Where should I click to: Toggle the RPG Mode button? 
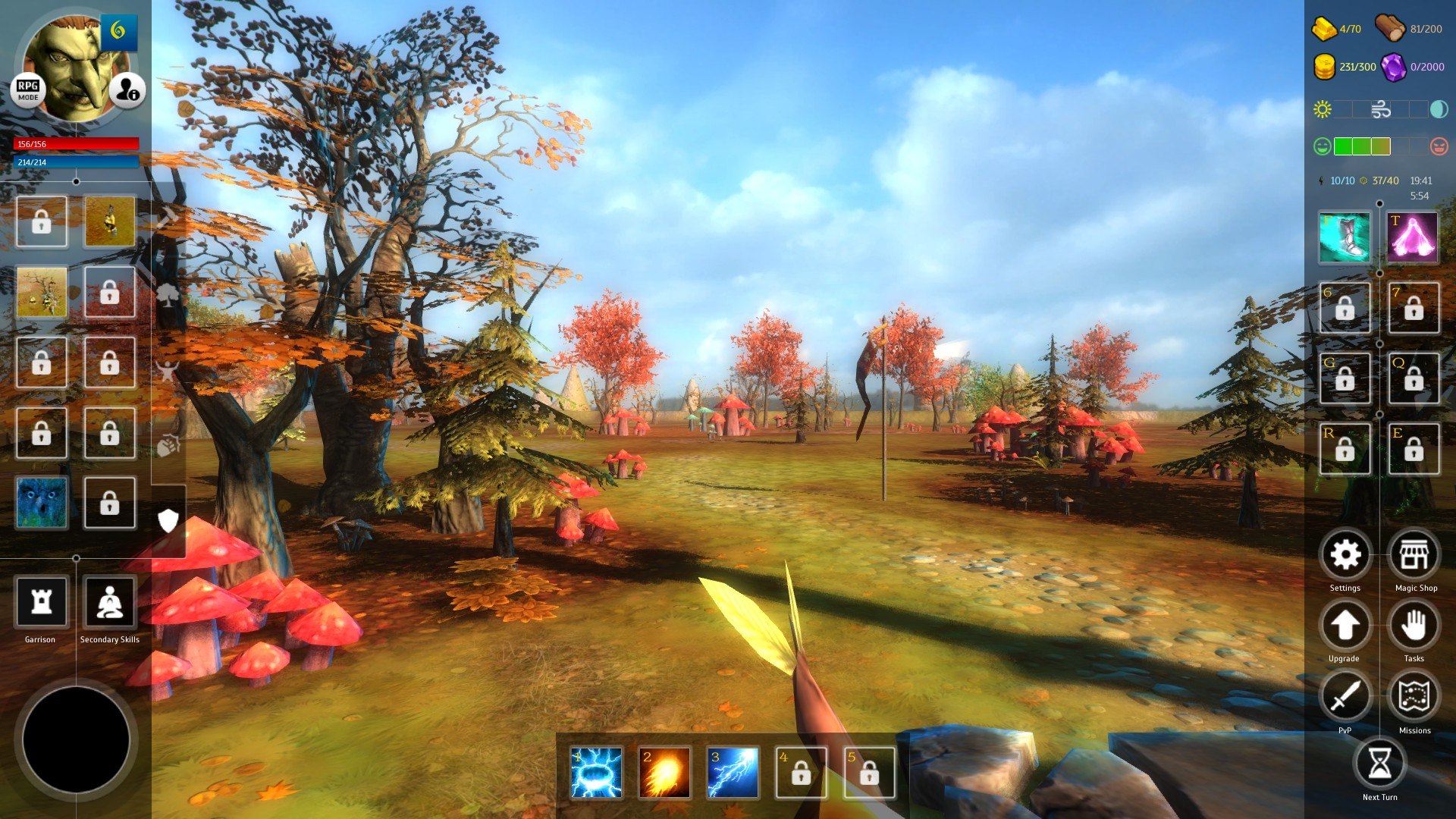coord(28,90)
